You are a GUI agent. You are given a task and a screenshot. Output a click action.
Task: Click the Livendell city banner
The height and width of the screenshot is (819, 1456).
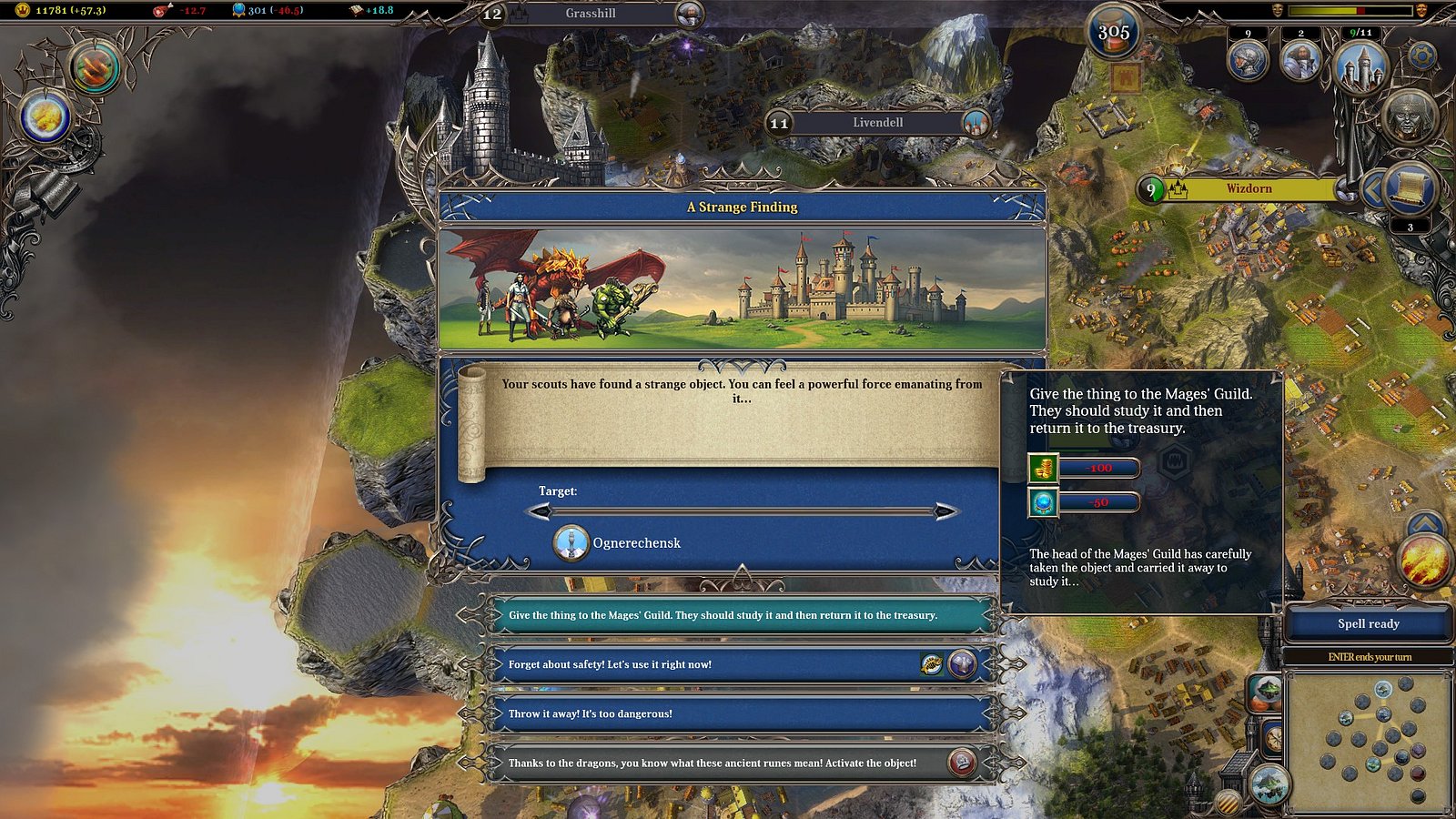(x=877, y=123)
